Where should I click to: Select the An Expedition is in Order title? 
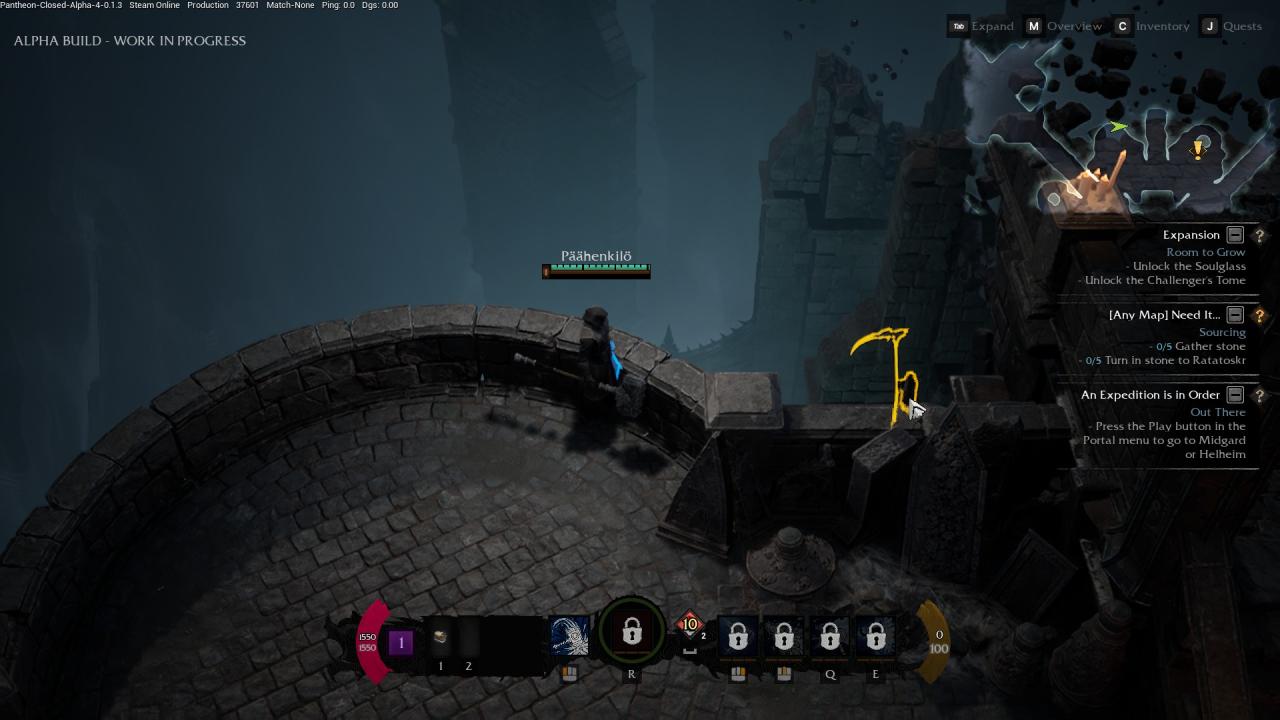point(1150,395)
